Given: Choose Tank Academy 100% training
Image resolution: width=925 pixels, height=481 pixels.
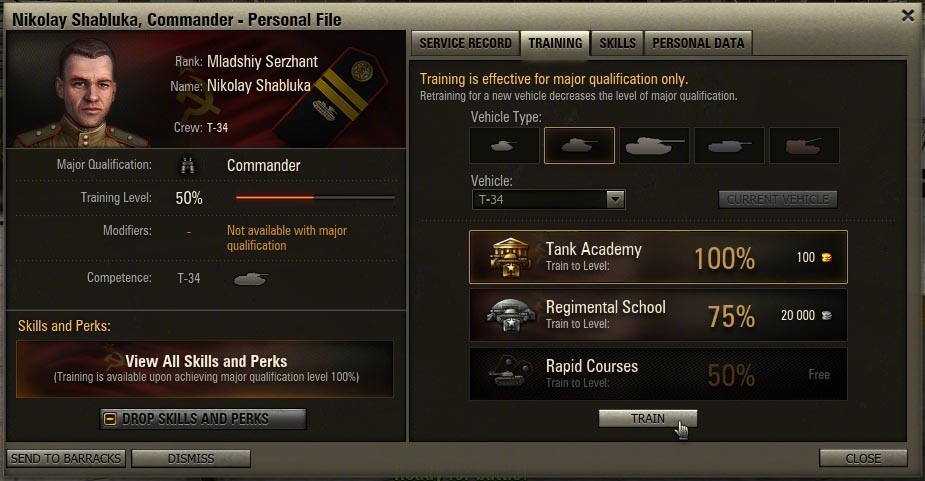Looking at the screenshot, I should click(658, 257).
